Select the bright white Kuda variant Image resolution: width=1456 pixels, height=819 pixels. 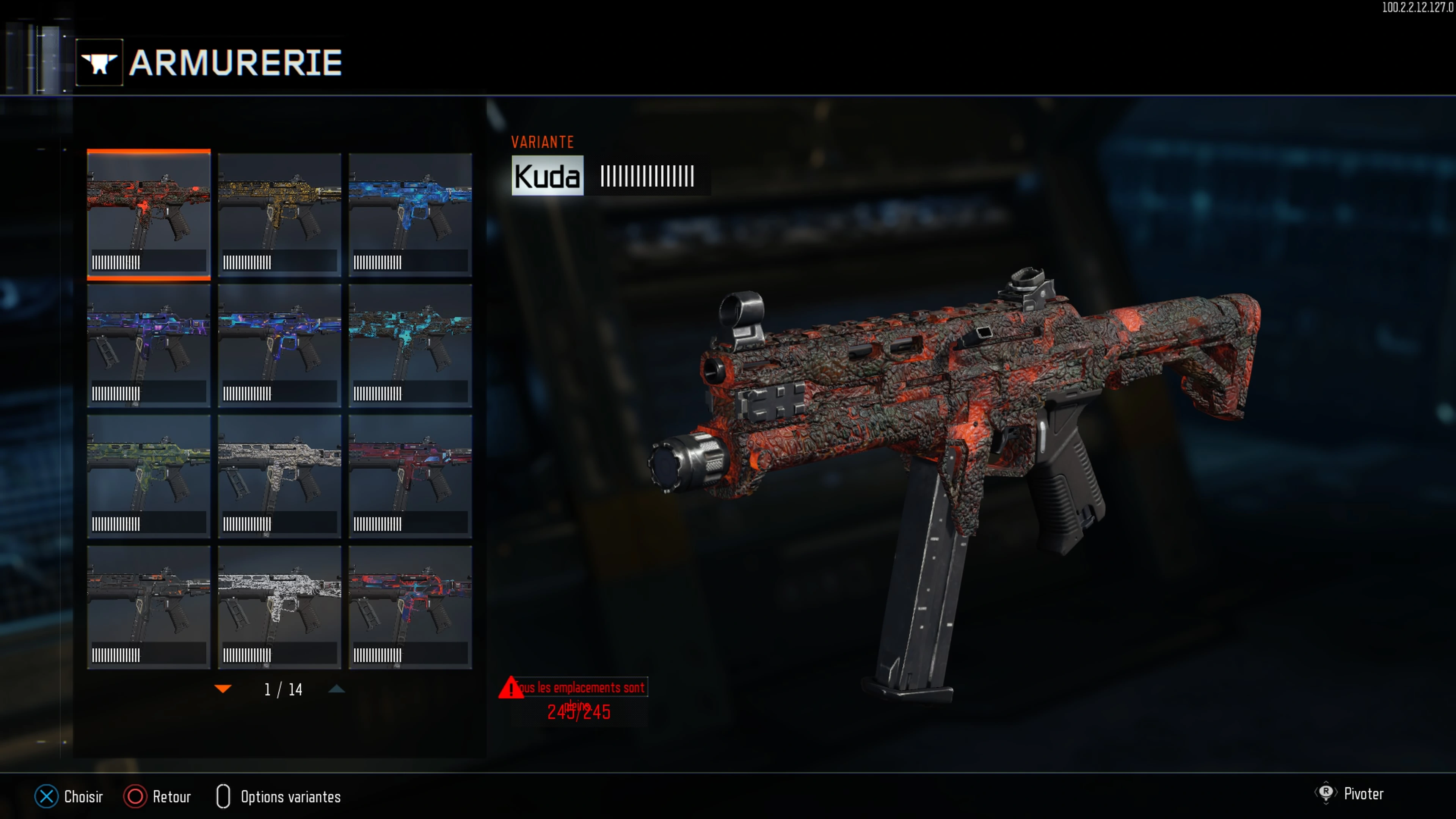[279, 607]
